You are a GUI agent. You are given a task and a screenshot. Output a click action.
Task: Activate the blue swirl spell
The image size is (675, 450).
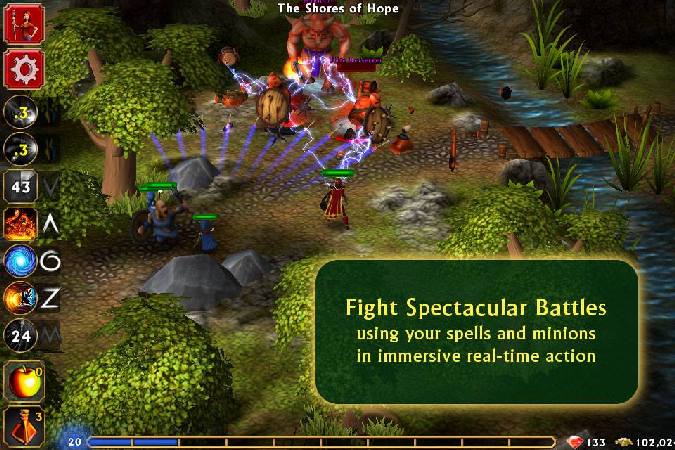pyautogui.click(x=22, y=261)
